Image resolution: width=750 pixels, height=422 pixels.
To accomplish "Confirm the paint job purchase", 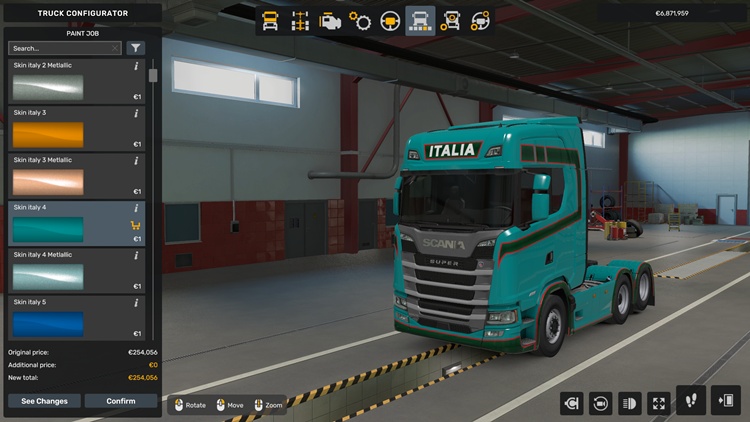I will coord(120,401).
